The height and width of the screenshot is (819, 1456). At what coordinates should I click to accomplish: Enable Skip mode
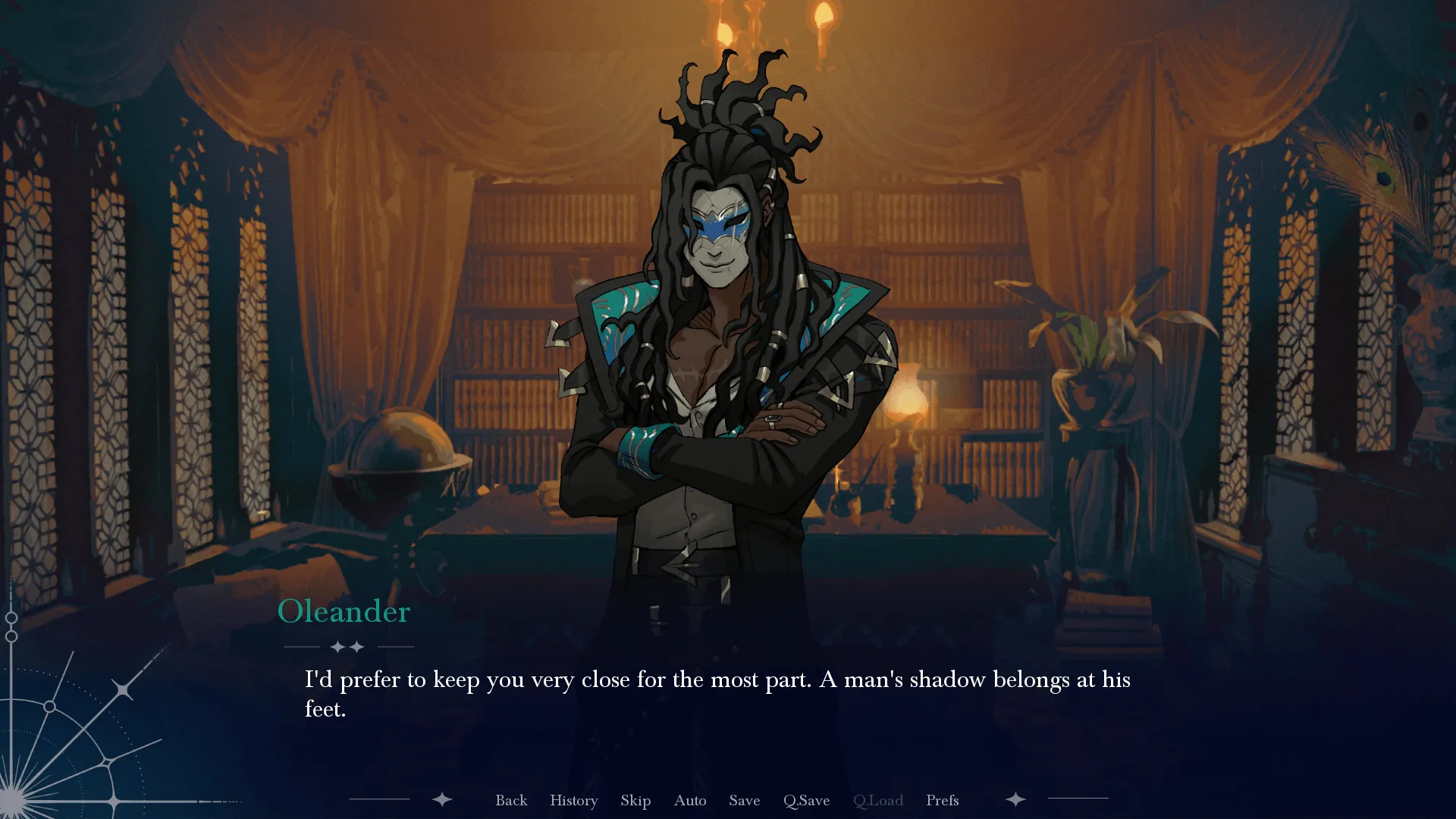pyautogui.click(x=635, y=800)
